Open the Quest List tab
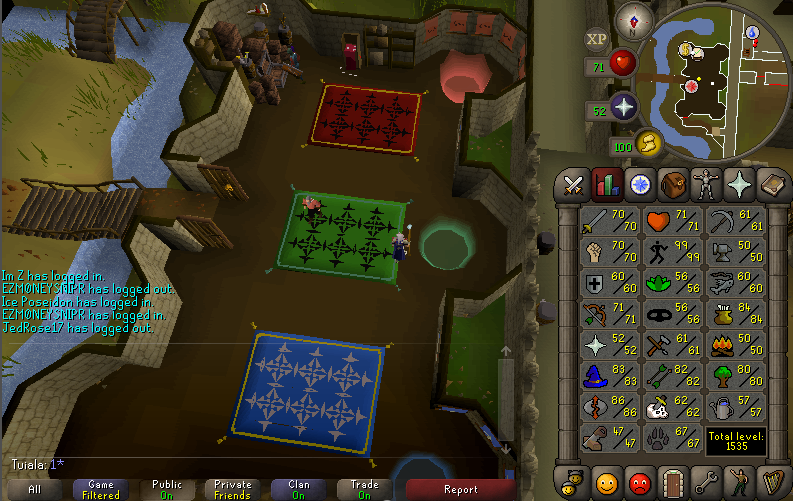793x501 pixels. tap(641, 184)
